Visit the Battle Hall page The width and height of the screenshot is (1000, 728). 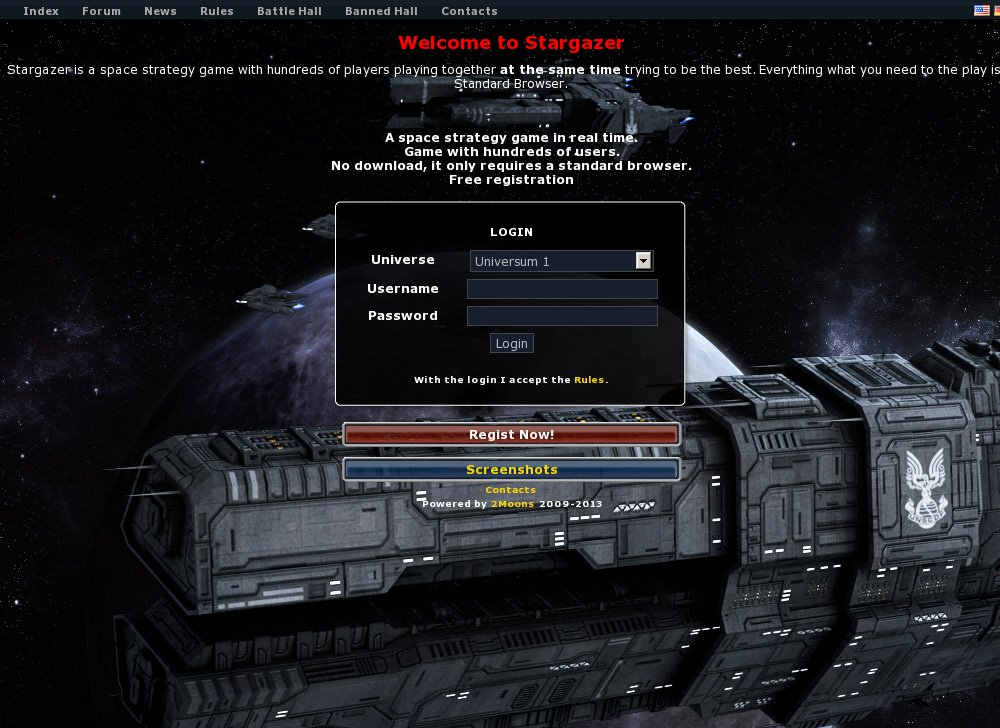tap(289, 11)
